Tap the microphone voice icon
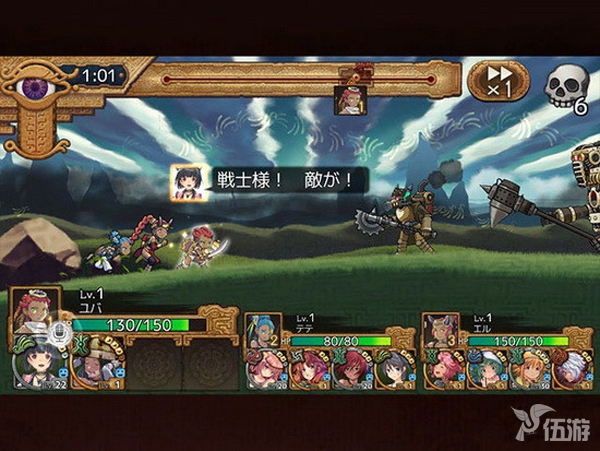 [x=59, y=332]
